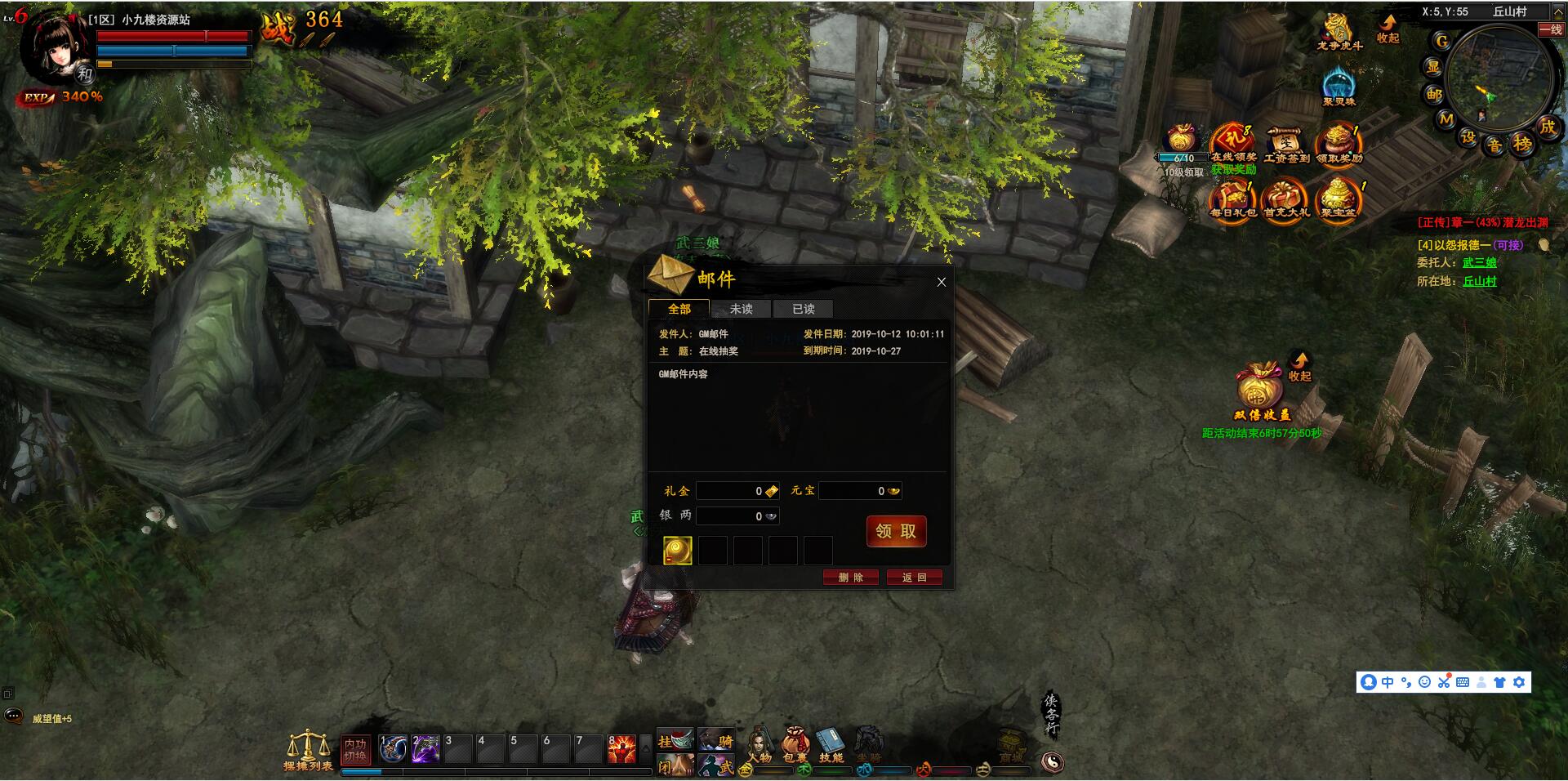The width and height of the screenshot is (1568, 781).
Task: Open the 龙争虎斗 event icon
Action: pos(1339,31)
